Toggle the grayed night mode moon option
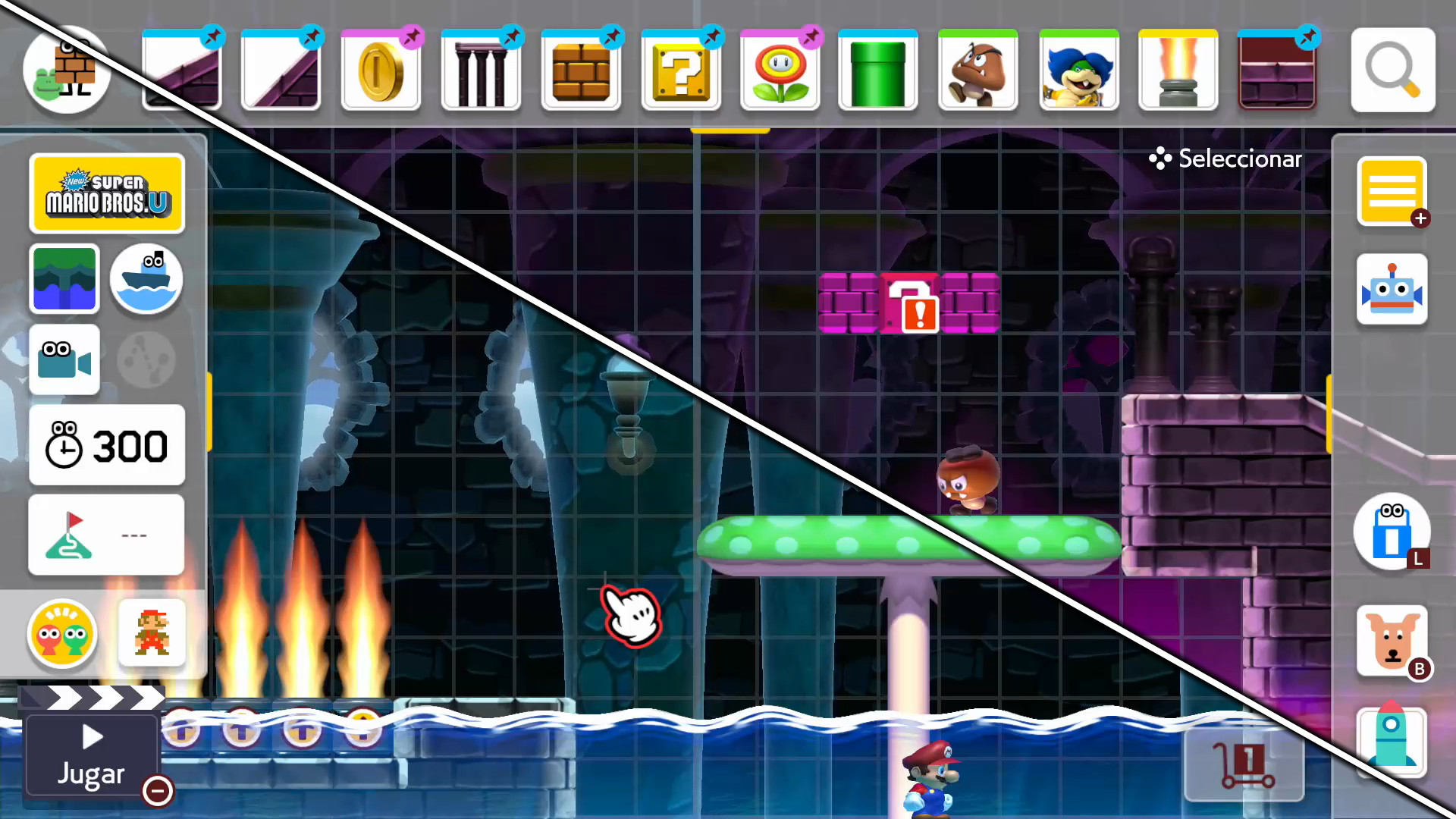Viewport: 1456px width, 819px height. [146, 359]
